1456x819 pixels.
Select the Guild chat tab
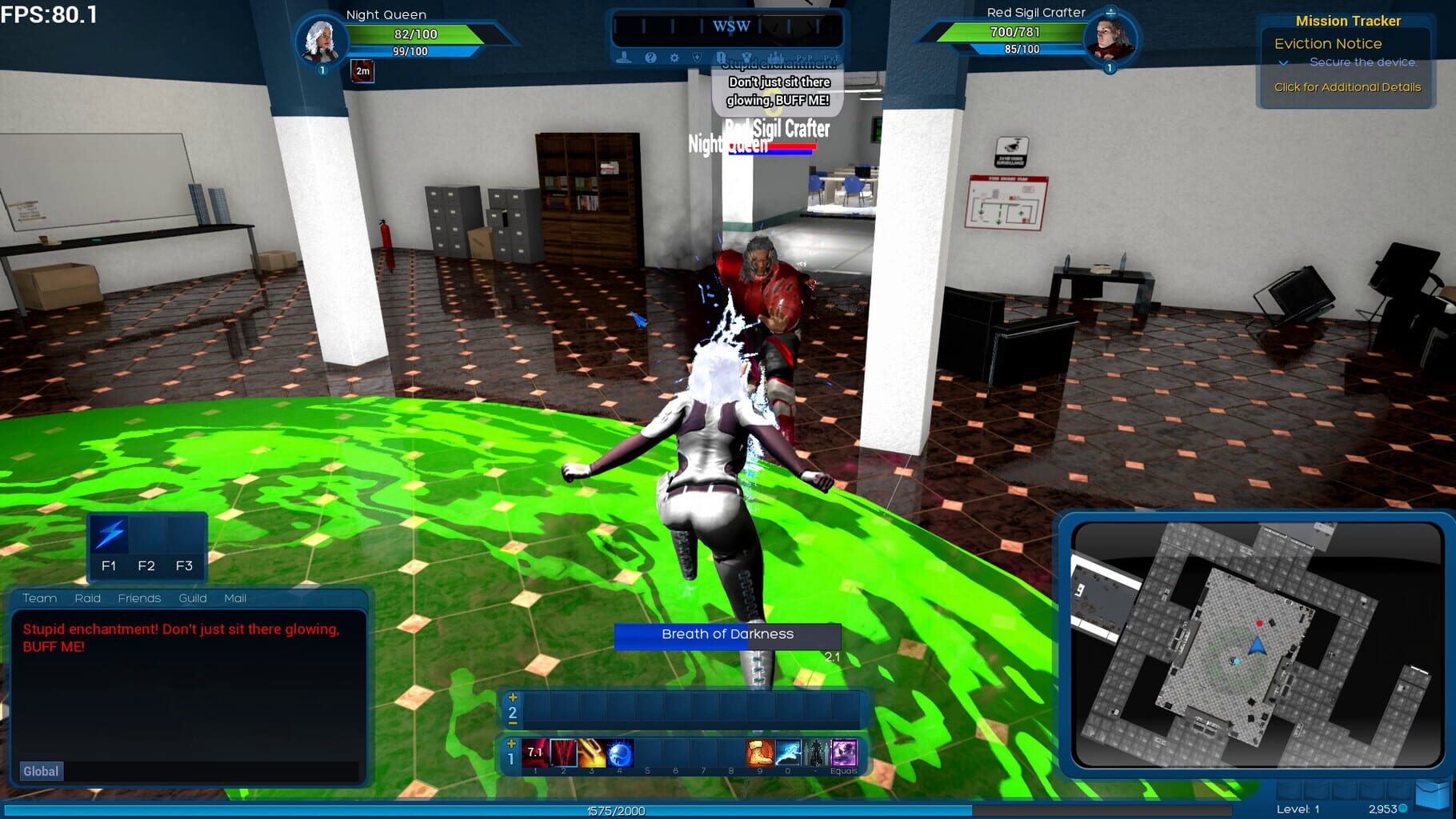click(193, 598)
